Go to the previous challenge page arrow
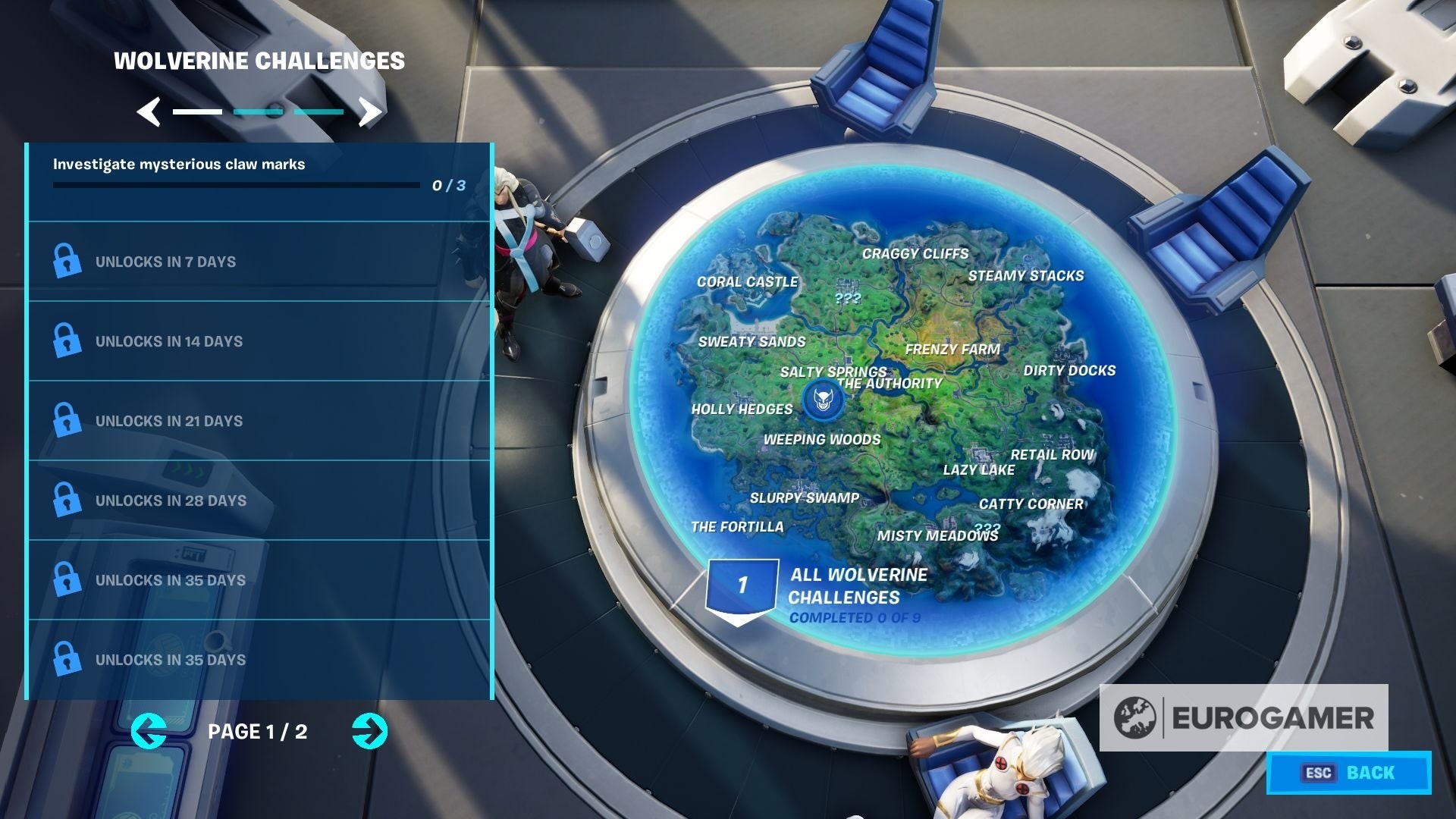1456x819 pixels. coord(149,732)
